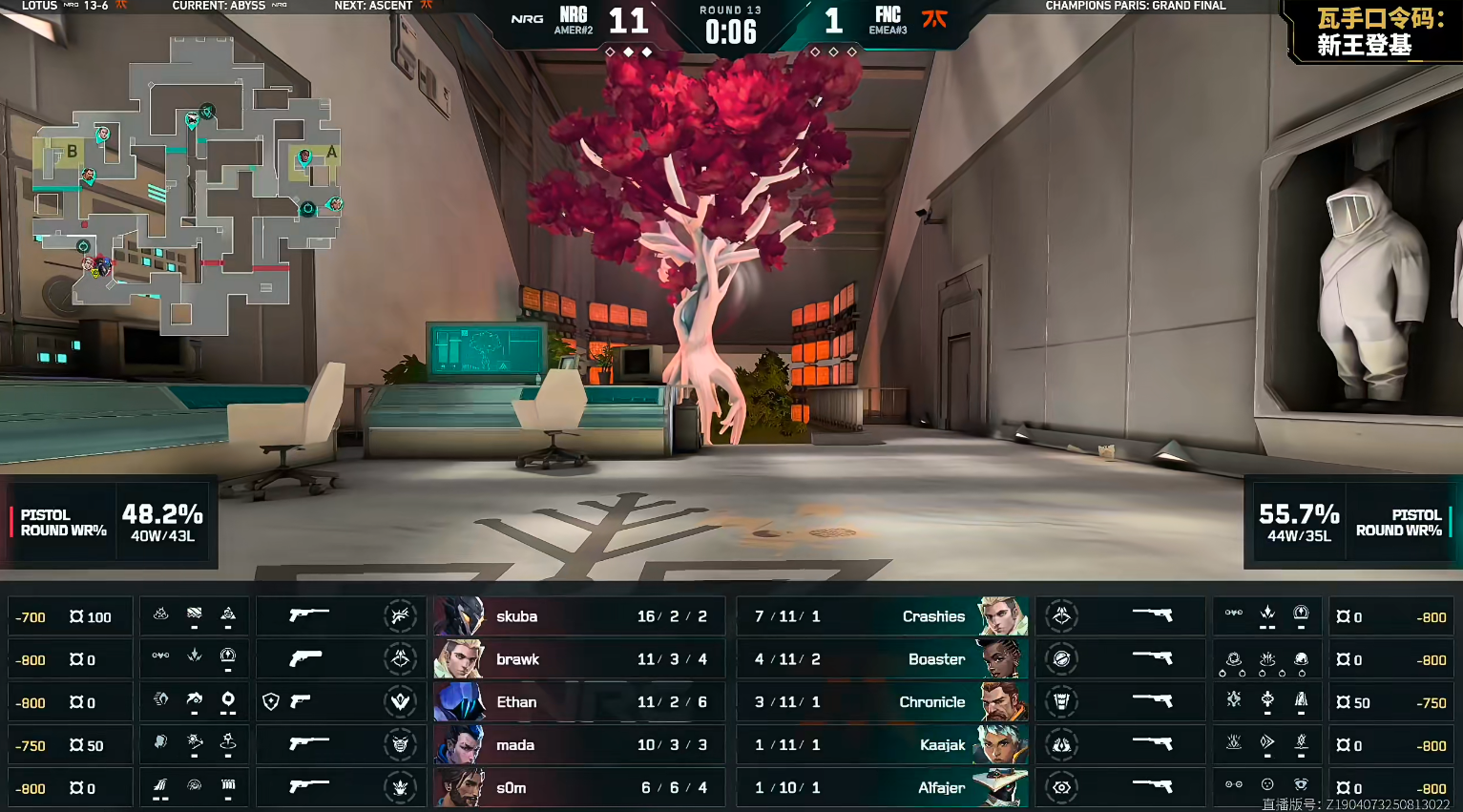Screen dimensions: 1463x812
Task: Select Ethan's shield armor icon
Action: click(x=271, y=702)
